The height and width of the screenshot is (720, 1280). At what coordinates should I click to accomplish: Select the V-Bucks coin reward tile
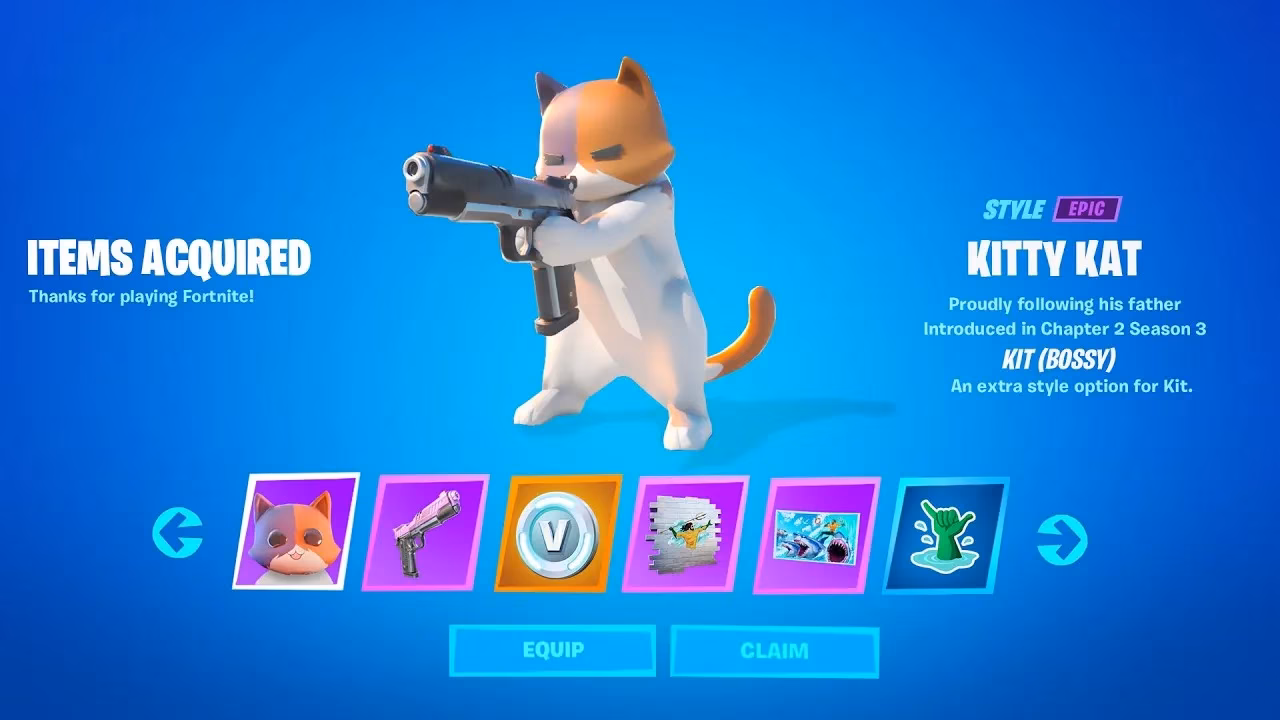[x=557, y=533]
